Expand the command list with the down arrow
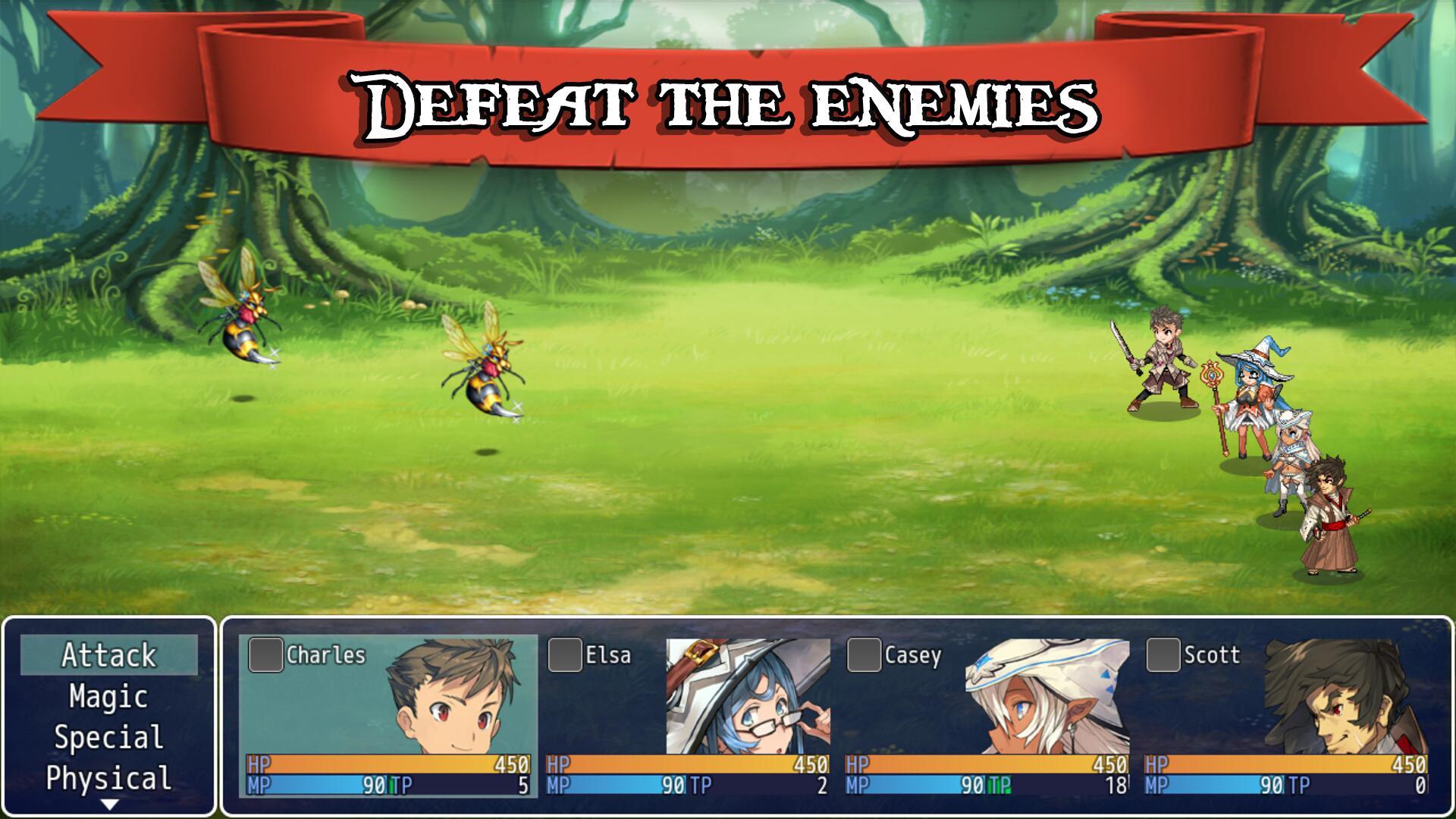The image size is (1456, 819). (x=108, y=802)
